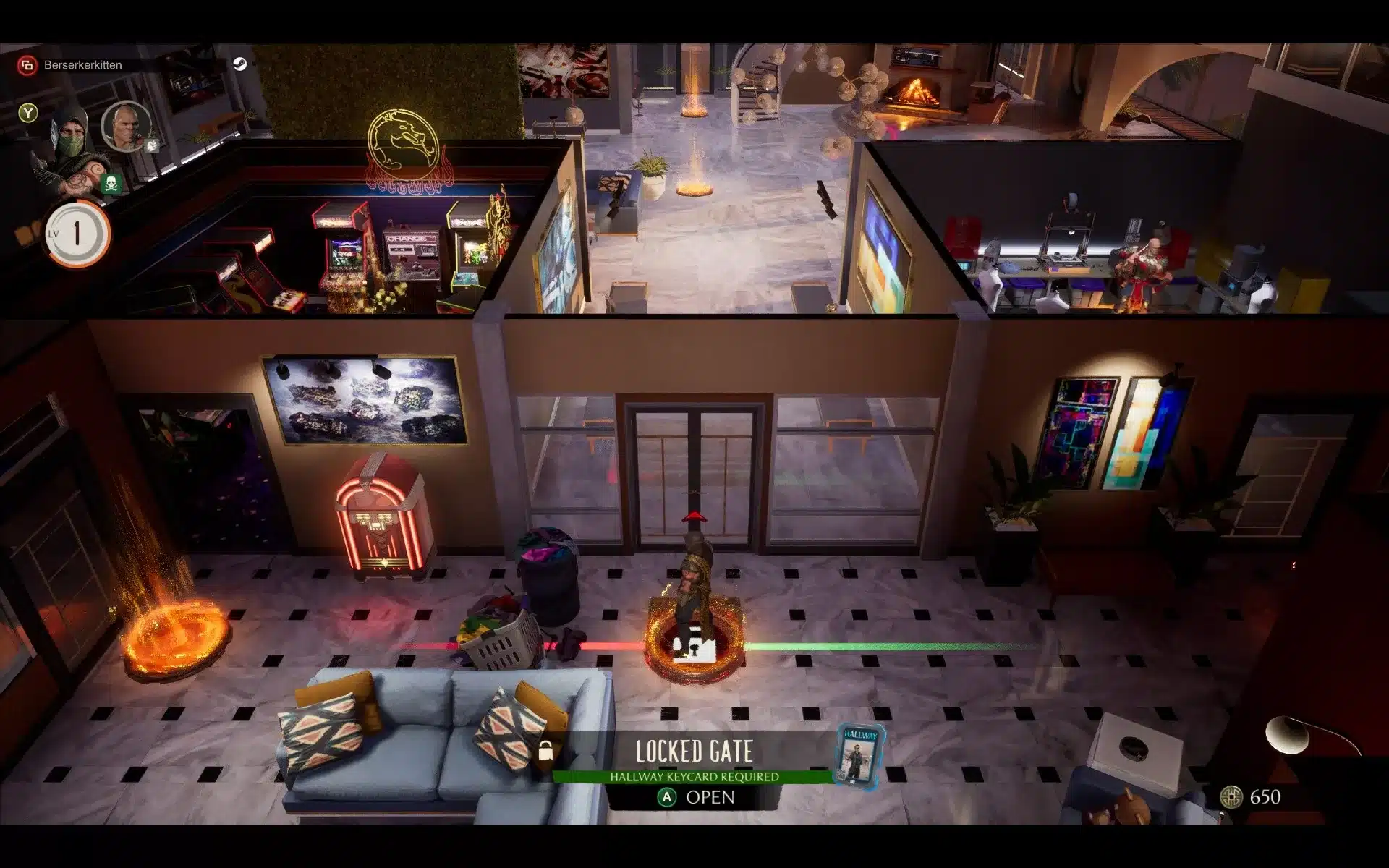Open the Berserkerkitten player profile icon

[27, 65]
